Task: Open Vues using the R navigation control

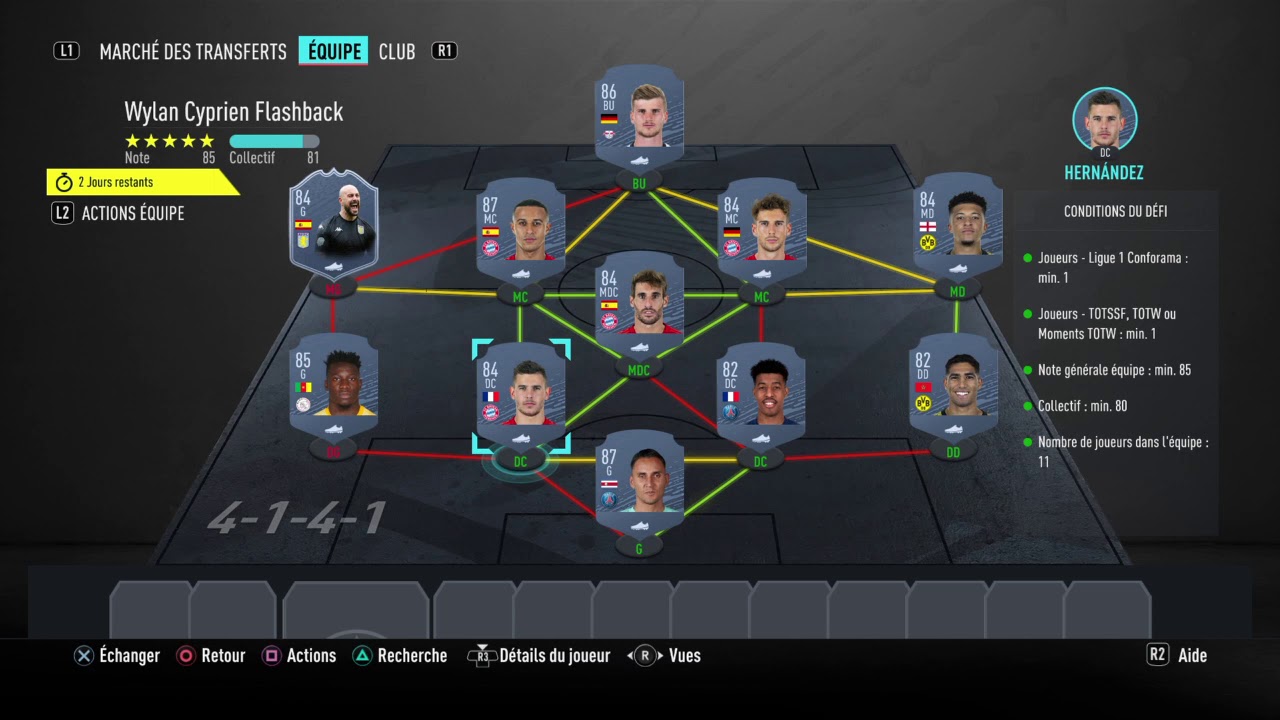Action: click(x=645, y=655)
